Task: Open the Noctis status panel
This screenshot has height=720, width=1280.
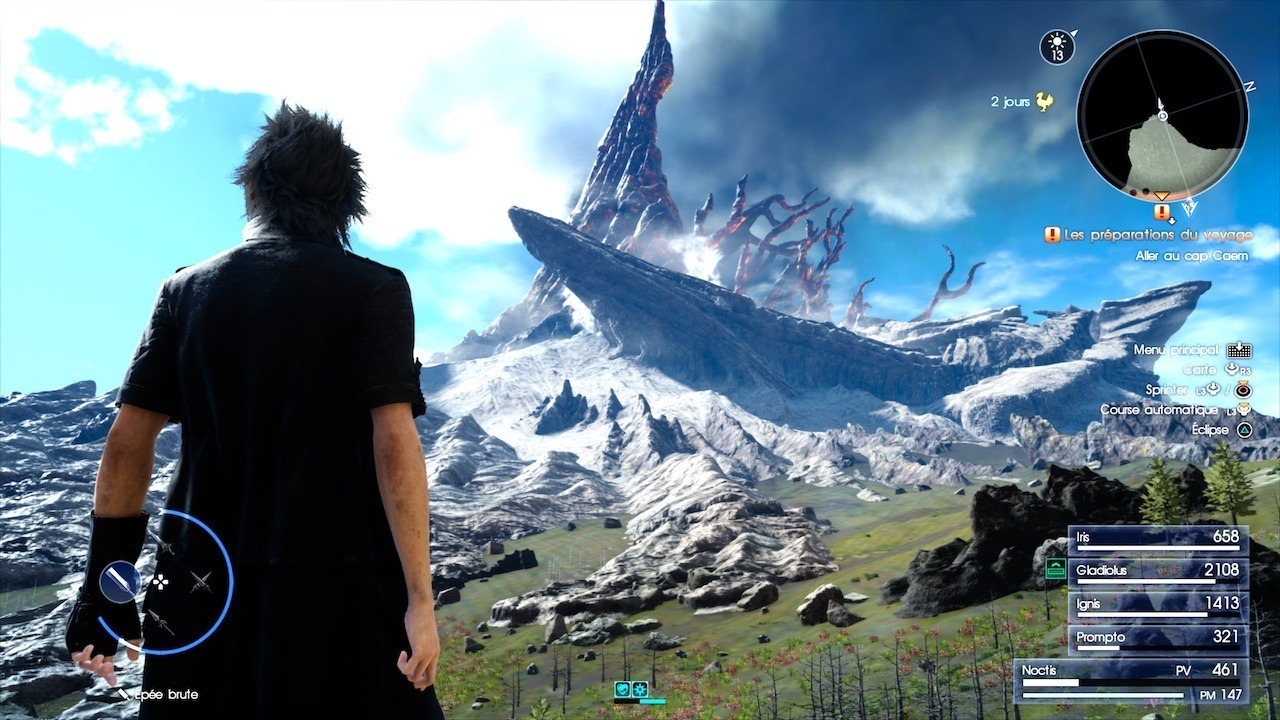Action: (1130, 678)
